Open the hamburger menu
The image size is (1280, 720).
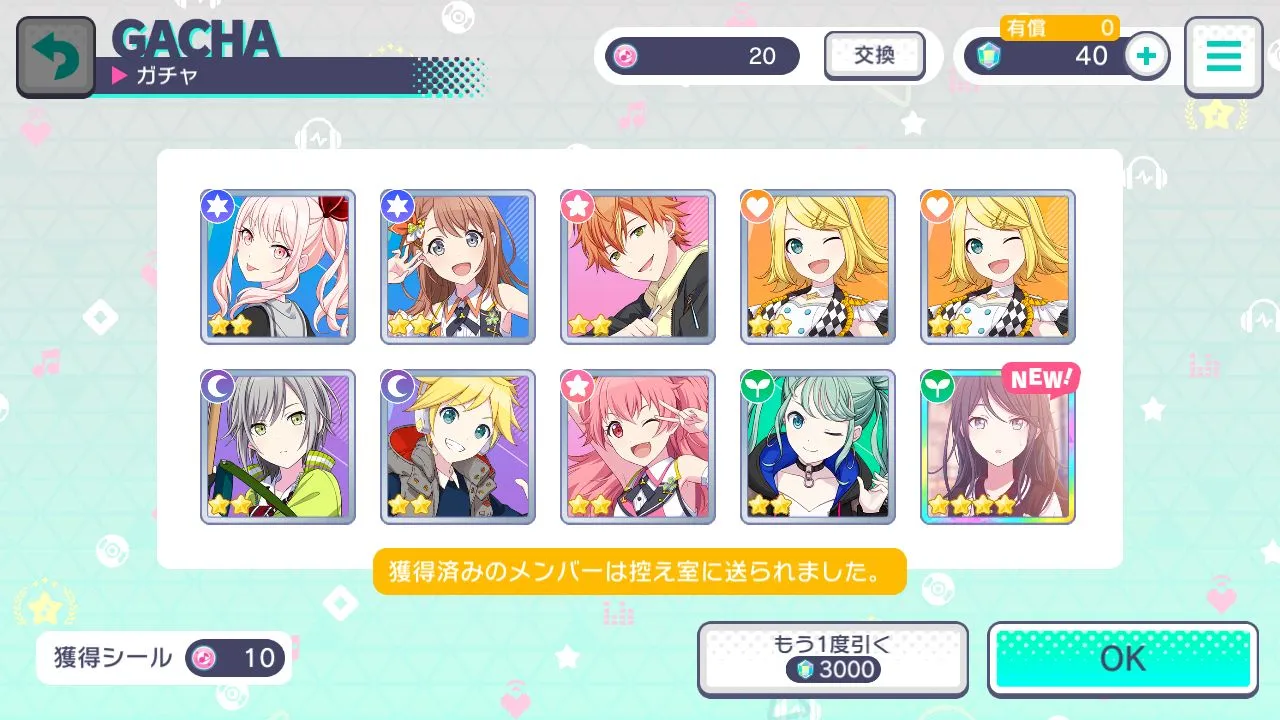[x=1222, y=57]
